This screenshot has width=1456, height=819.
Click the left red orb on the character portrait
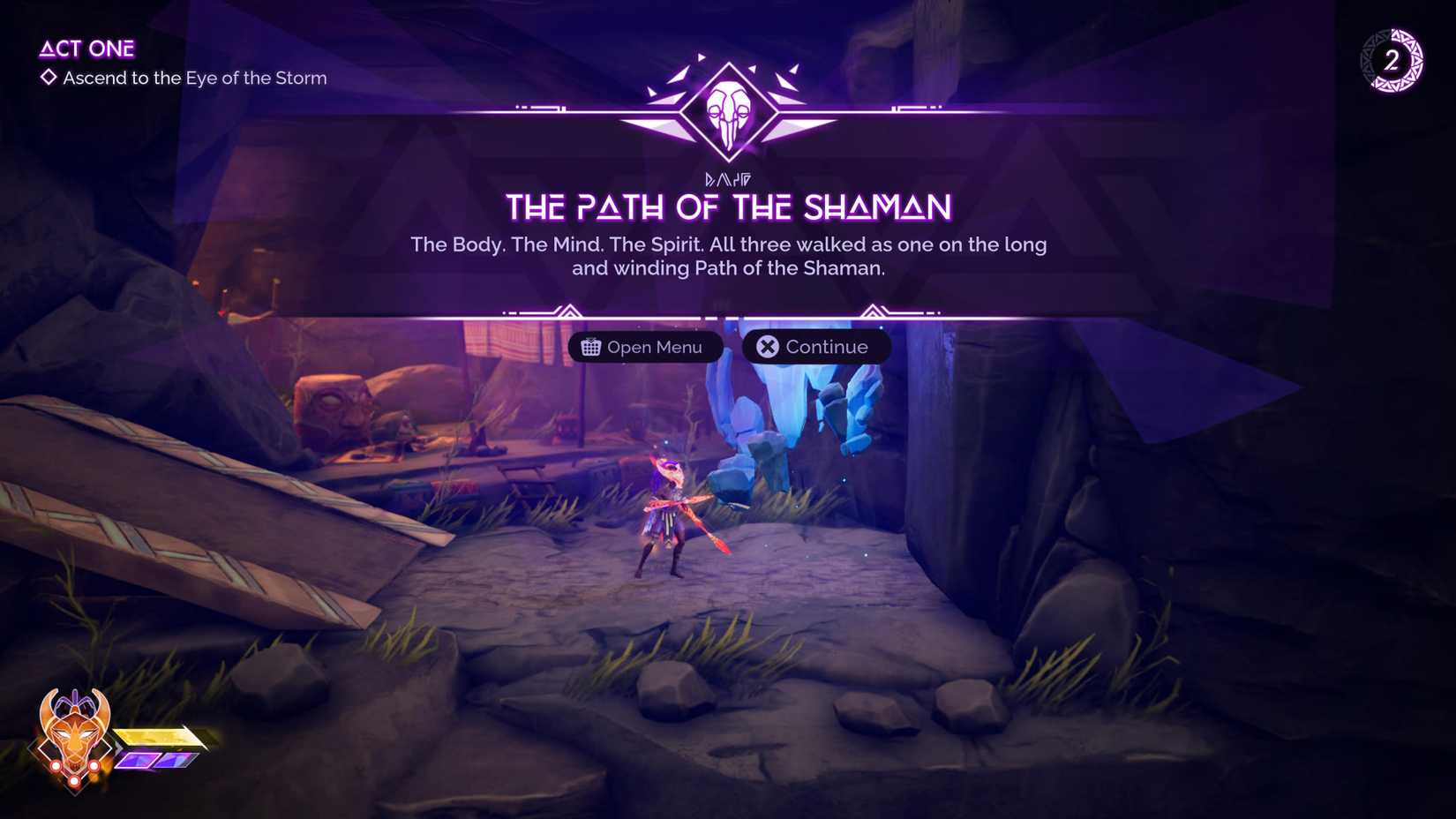point(56,766)
